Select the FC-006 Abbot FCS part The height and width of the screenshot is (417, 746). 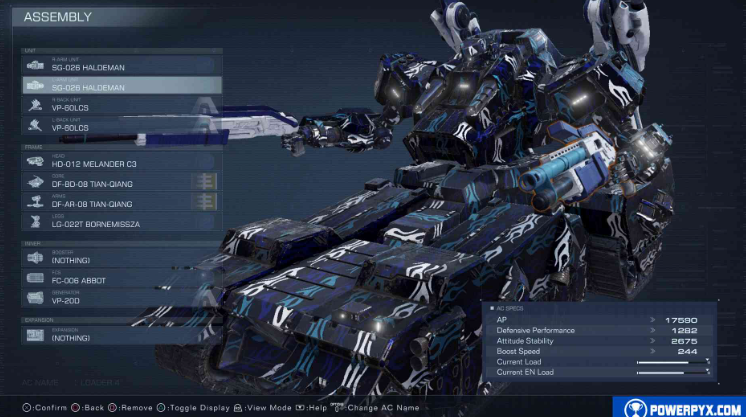(120, 279)
